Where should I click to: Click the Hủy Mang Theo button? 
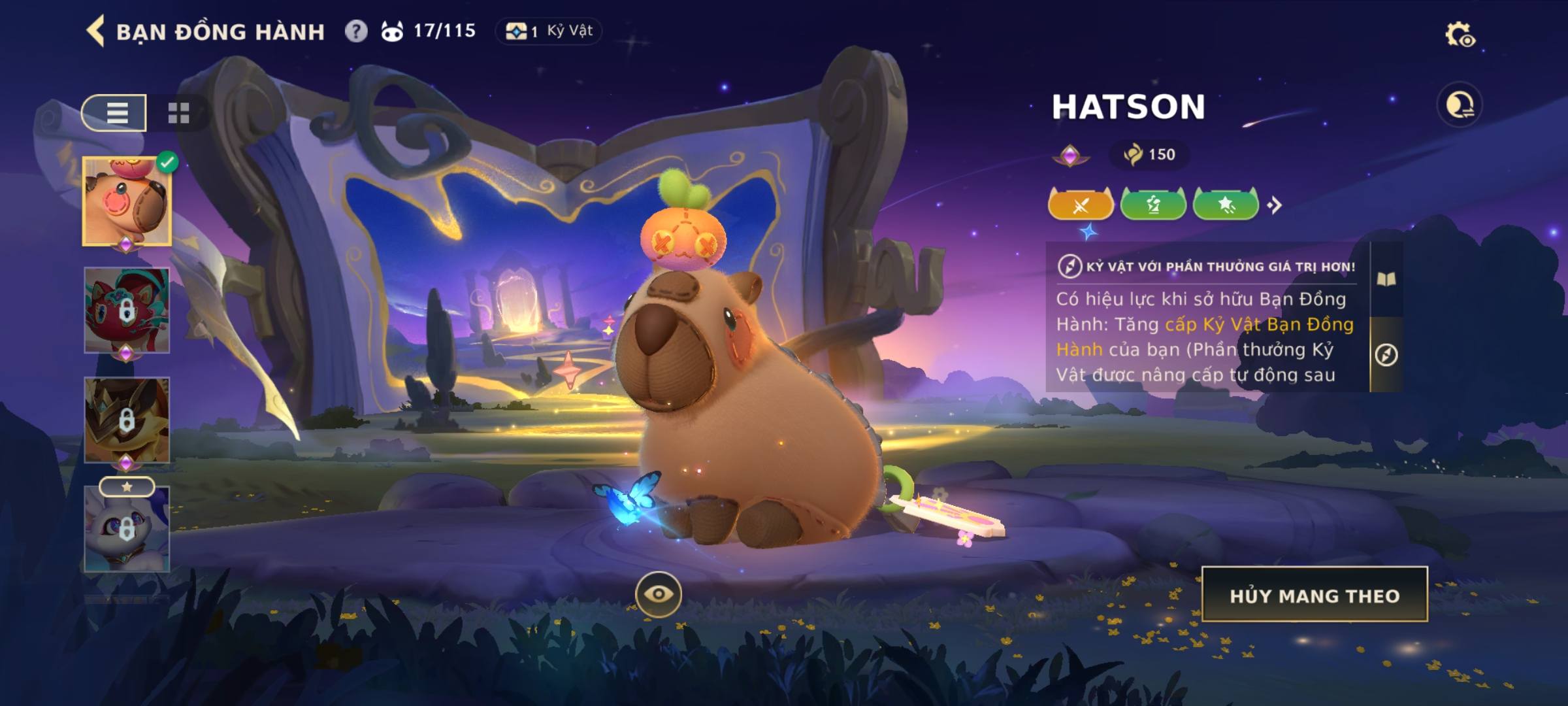click(1315, 595)
